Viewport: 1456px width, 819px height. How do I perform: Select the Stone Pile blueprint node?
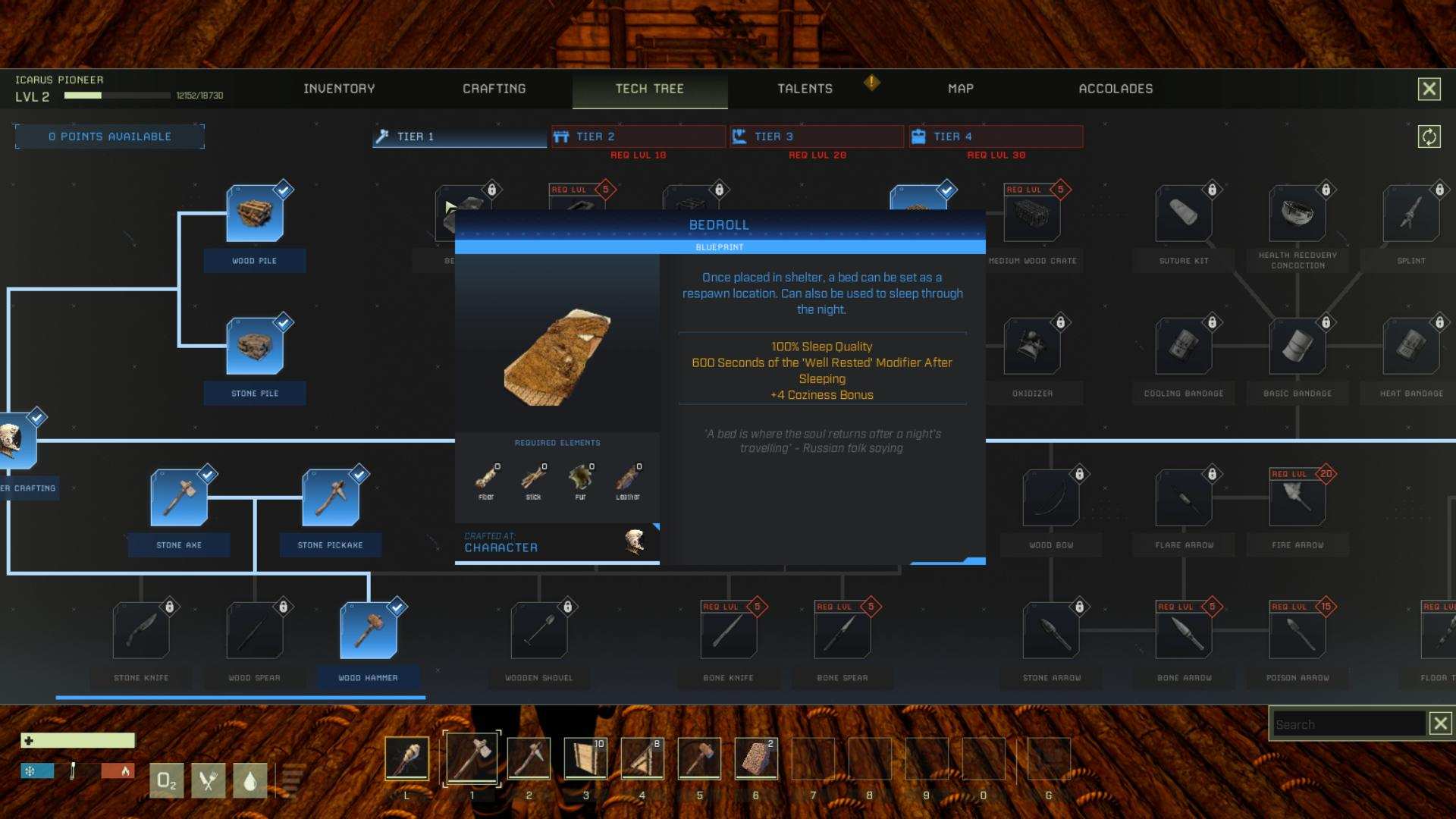point(255,347)
